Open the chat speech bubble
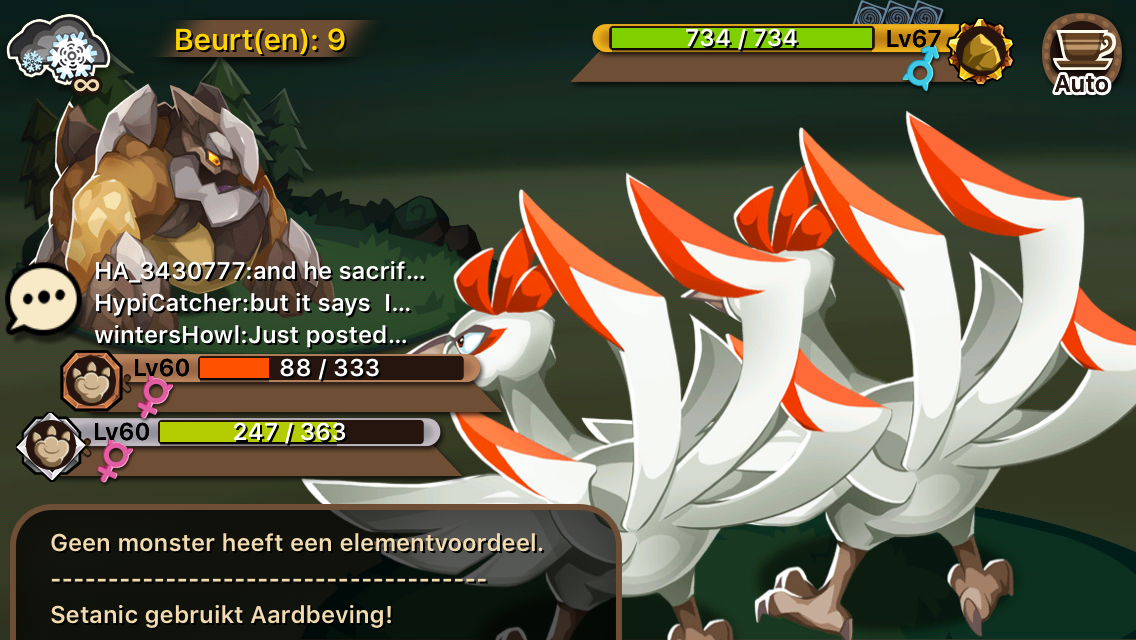 coord(43,299)
